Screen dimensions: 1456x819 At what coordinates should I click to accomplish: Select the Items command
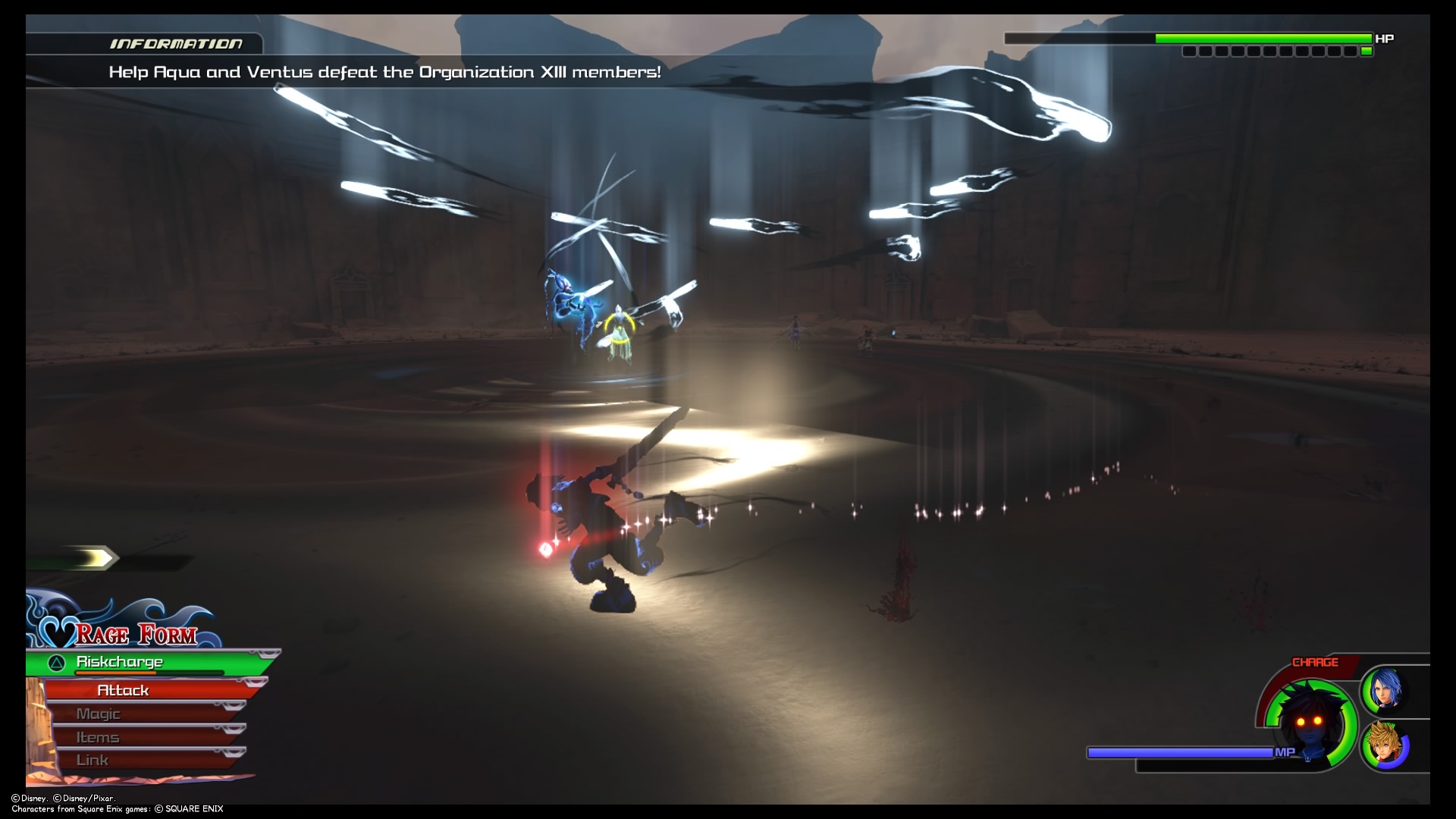pyautogui.click(x=97, y=736)
